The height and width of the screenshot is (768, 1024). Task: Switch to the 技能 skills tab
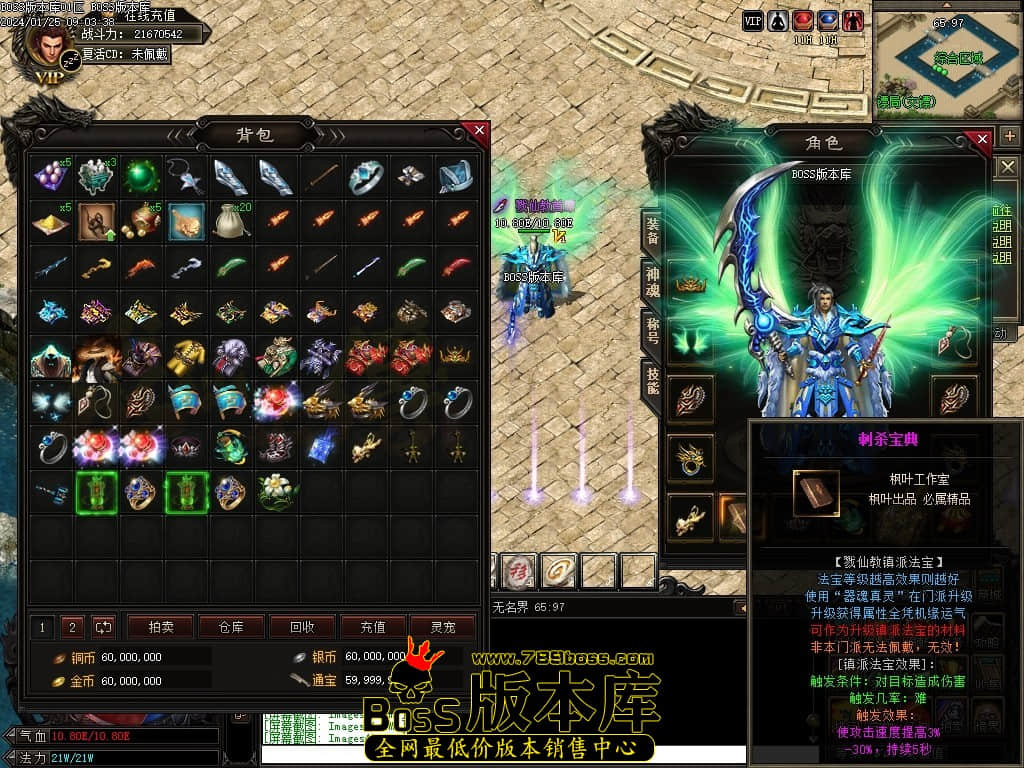pos(651,379)
